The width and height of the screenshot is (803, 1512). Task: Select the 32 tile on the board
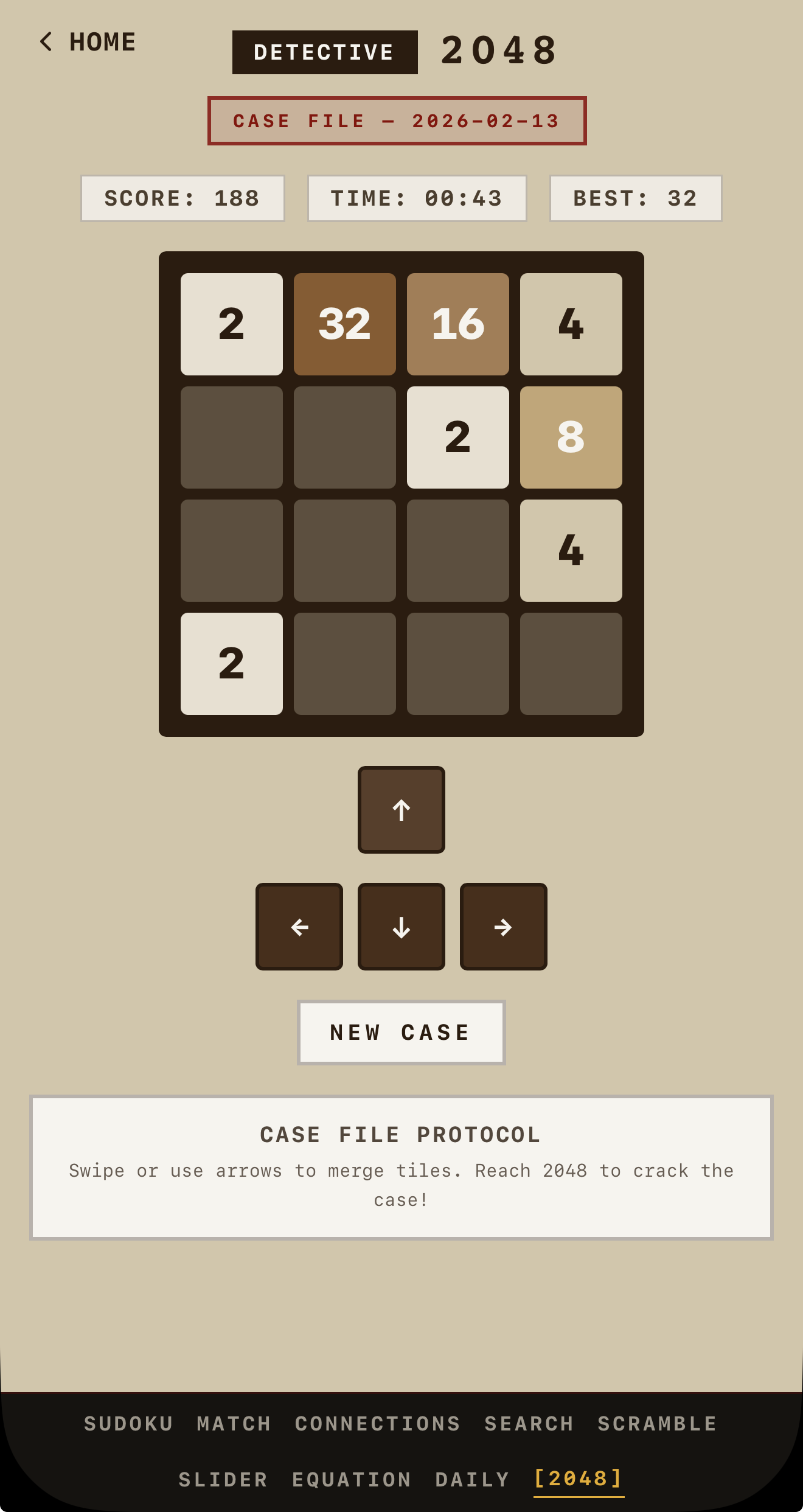tap(344, 323)
